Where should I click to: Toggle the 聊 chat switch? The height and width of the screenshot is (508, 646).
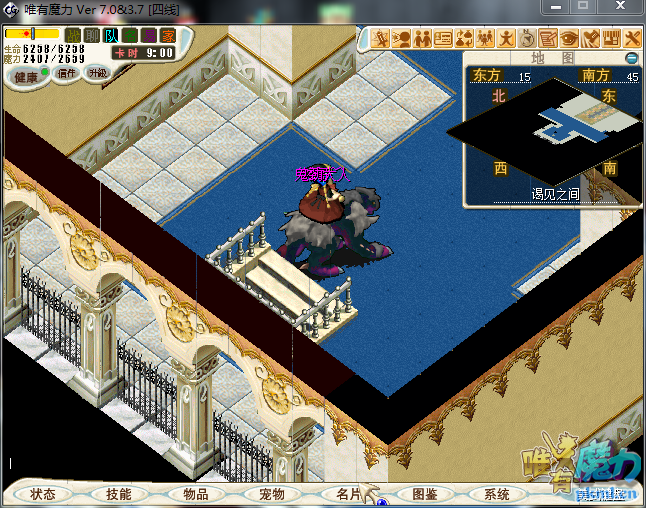coord(91,36)
